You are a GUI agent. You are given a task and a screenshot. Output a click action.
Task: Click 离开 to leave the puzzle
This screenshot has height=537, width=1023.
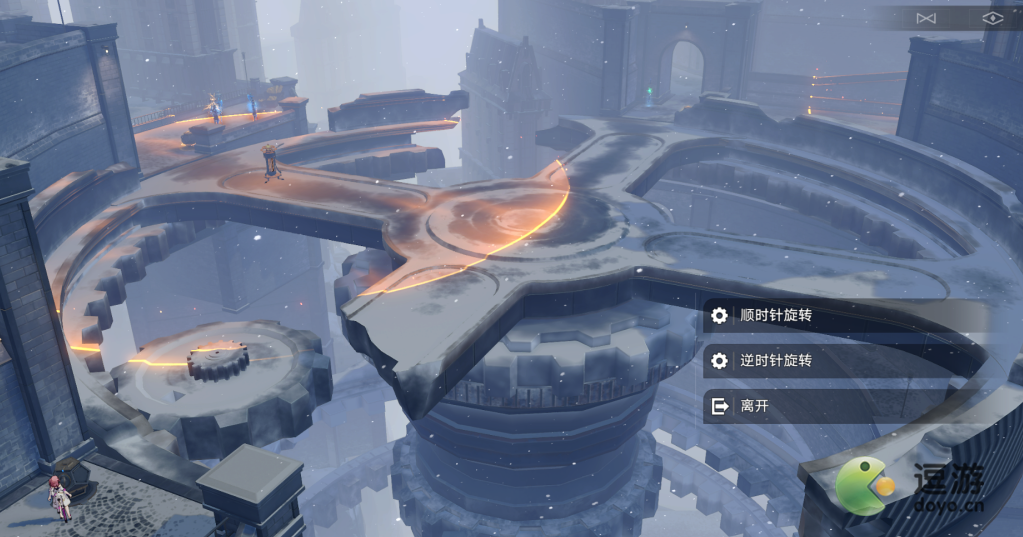click(755, 406)
